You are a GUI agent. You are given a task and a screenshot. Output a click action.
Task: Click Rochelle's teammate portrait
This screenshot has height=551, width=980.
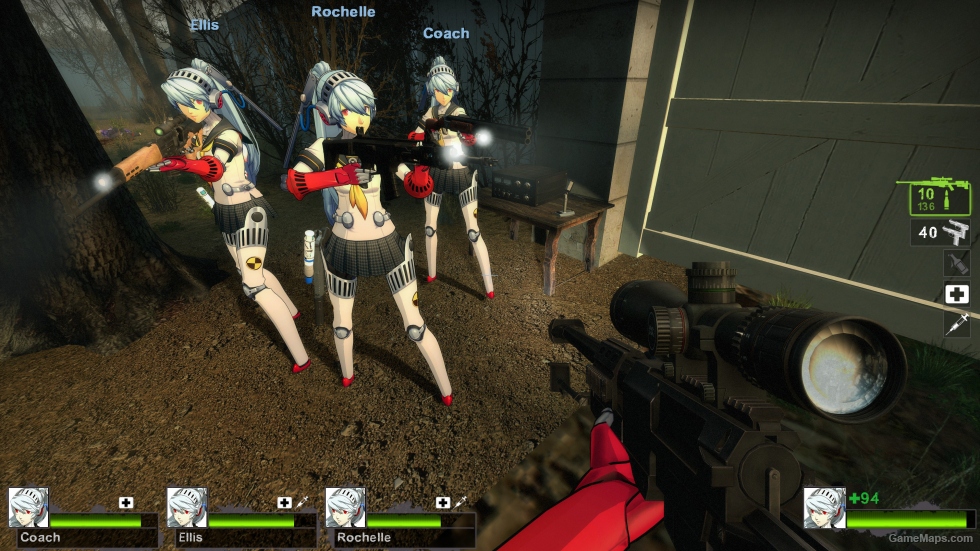click(344, 507)
